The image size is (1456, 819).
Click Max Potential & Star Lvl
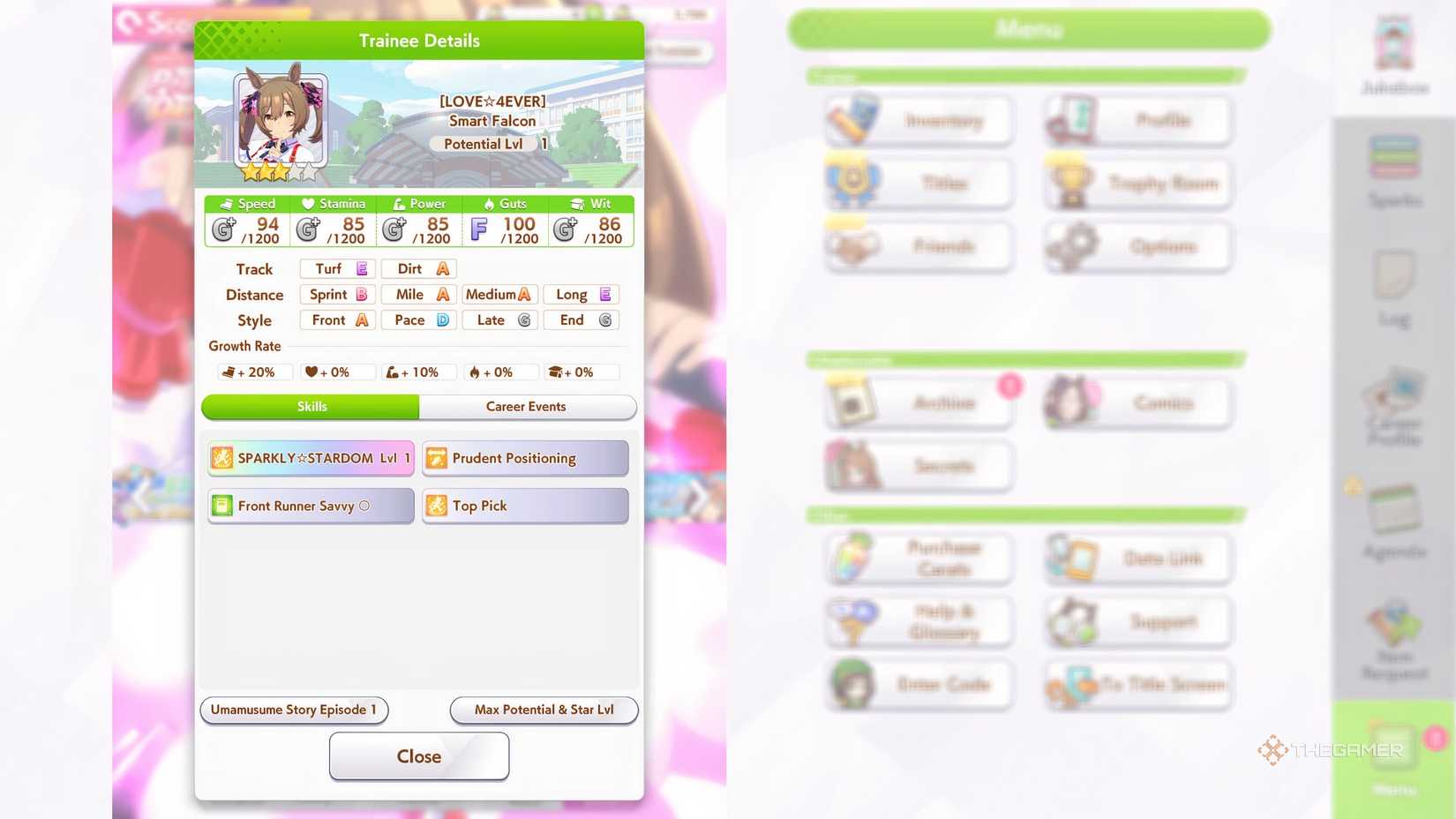click(544, 710)
